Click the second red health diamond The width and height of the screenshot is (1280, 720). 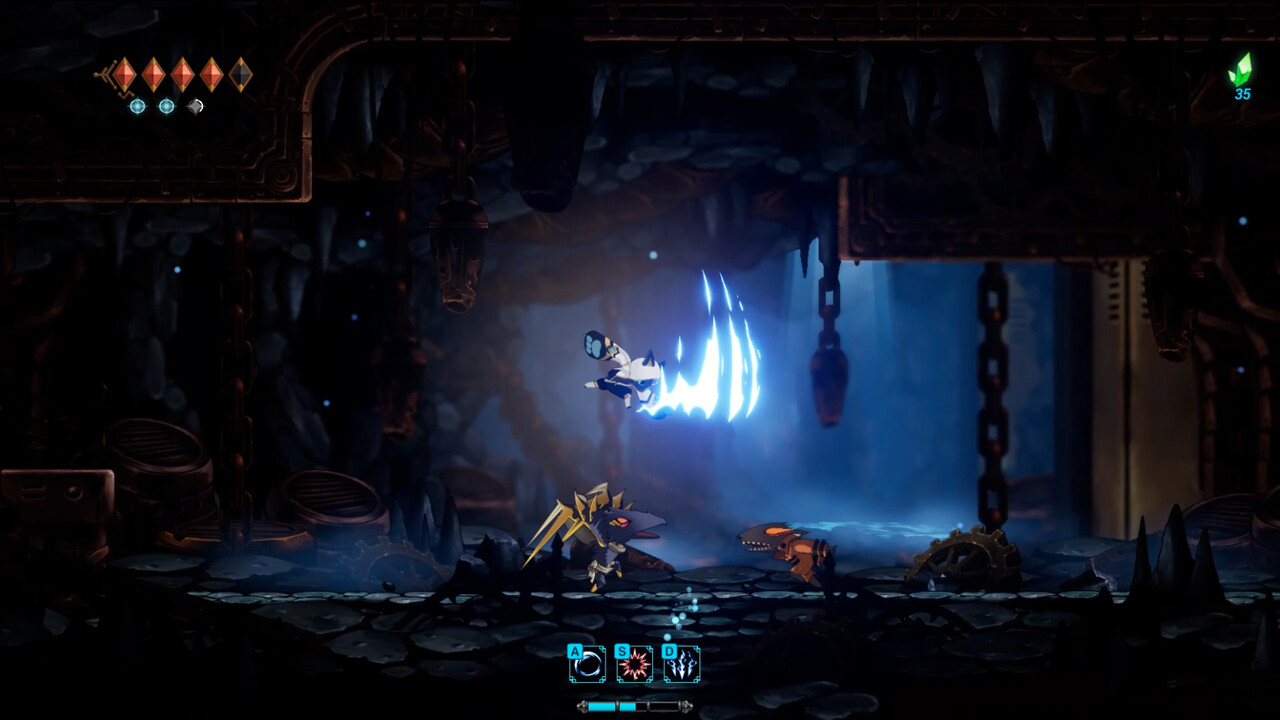click(154, 74)
